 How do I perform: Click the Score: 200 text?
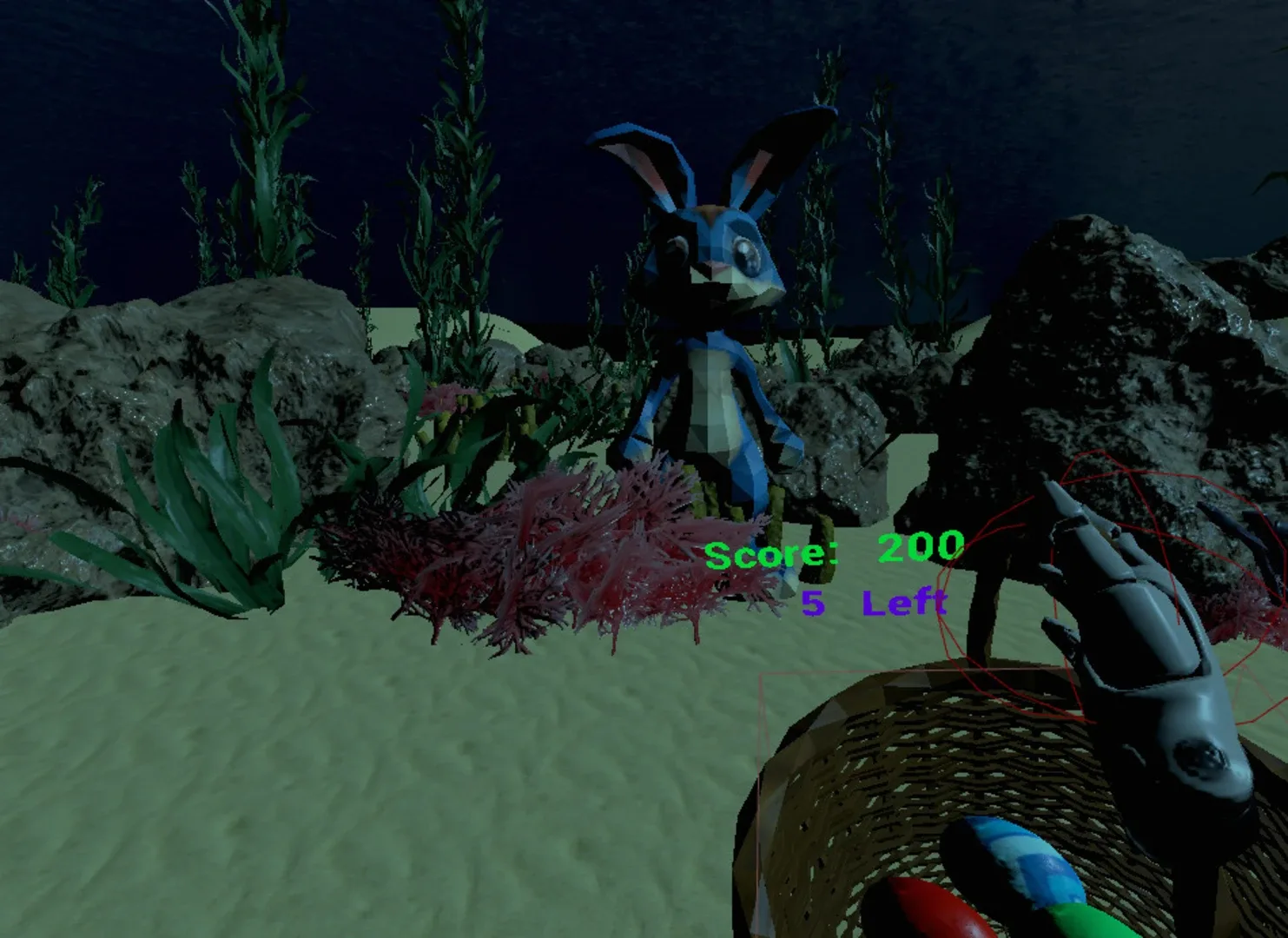click(834, 547)
